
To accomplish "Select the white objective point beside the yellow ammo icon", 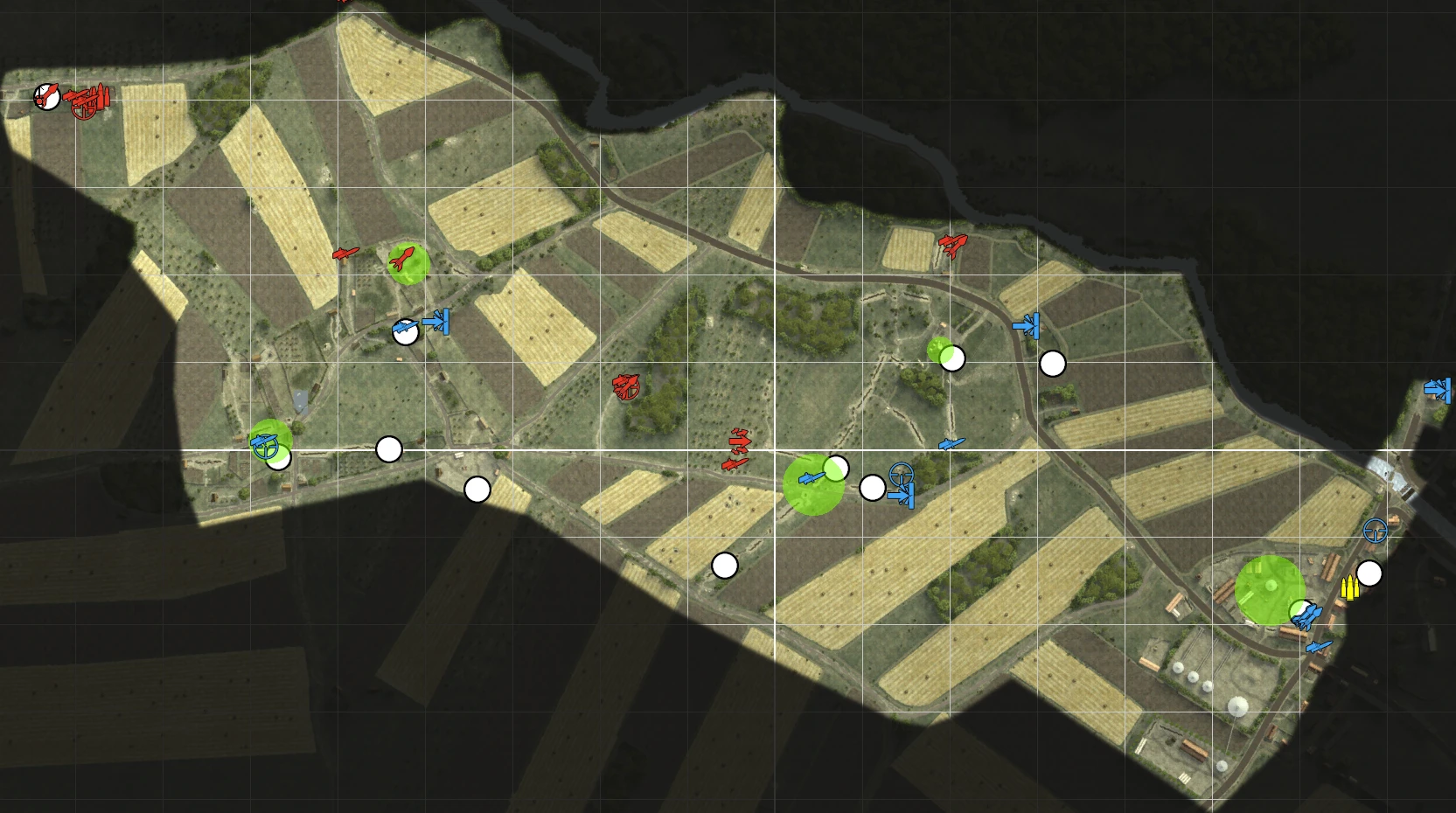I will tap(1369, 573).
